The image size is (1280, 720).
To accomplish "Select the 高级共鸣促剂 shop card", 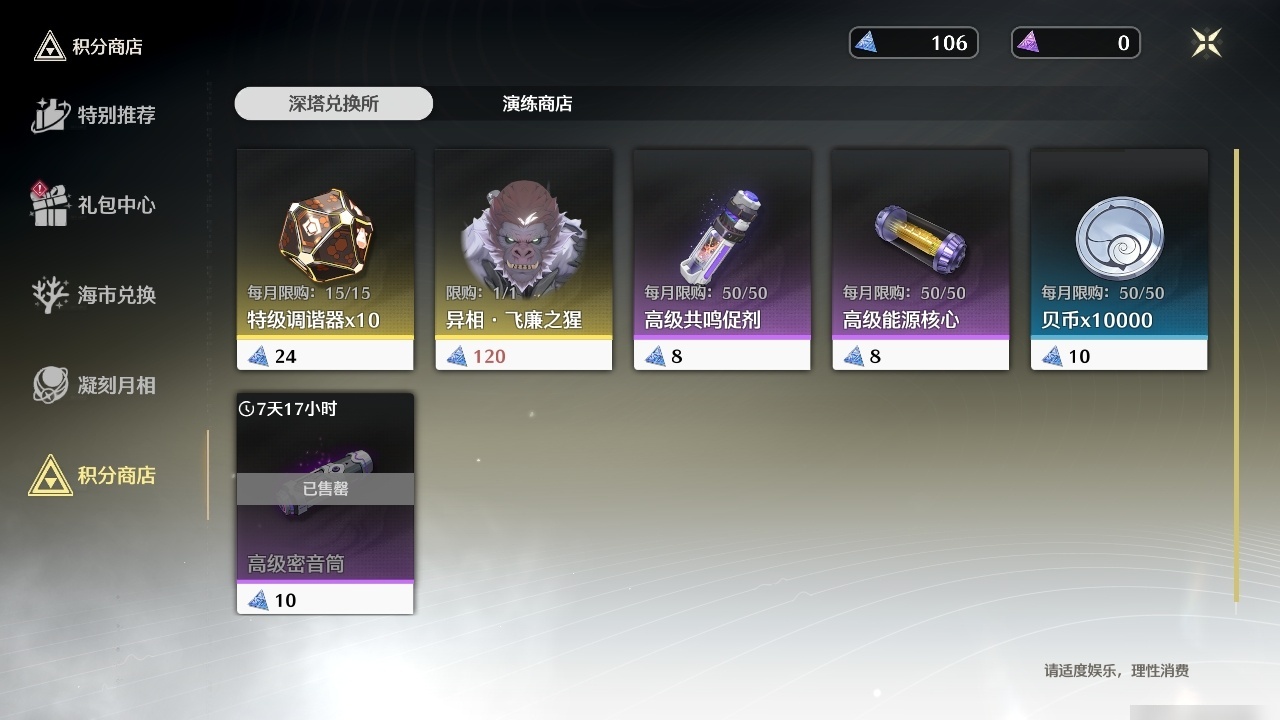I will 721,257.
